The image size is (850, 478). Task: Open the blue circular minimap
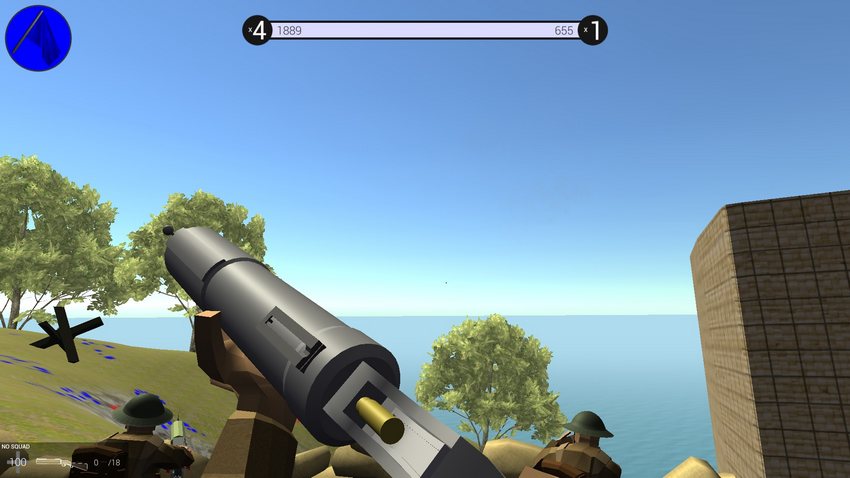pyautogui.click(x=38, y=38)
